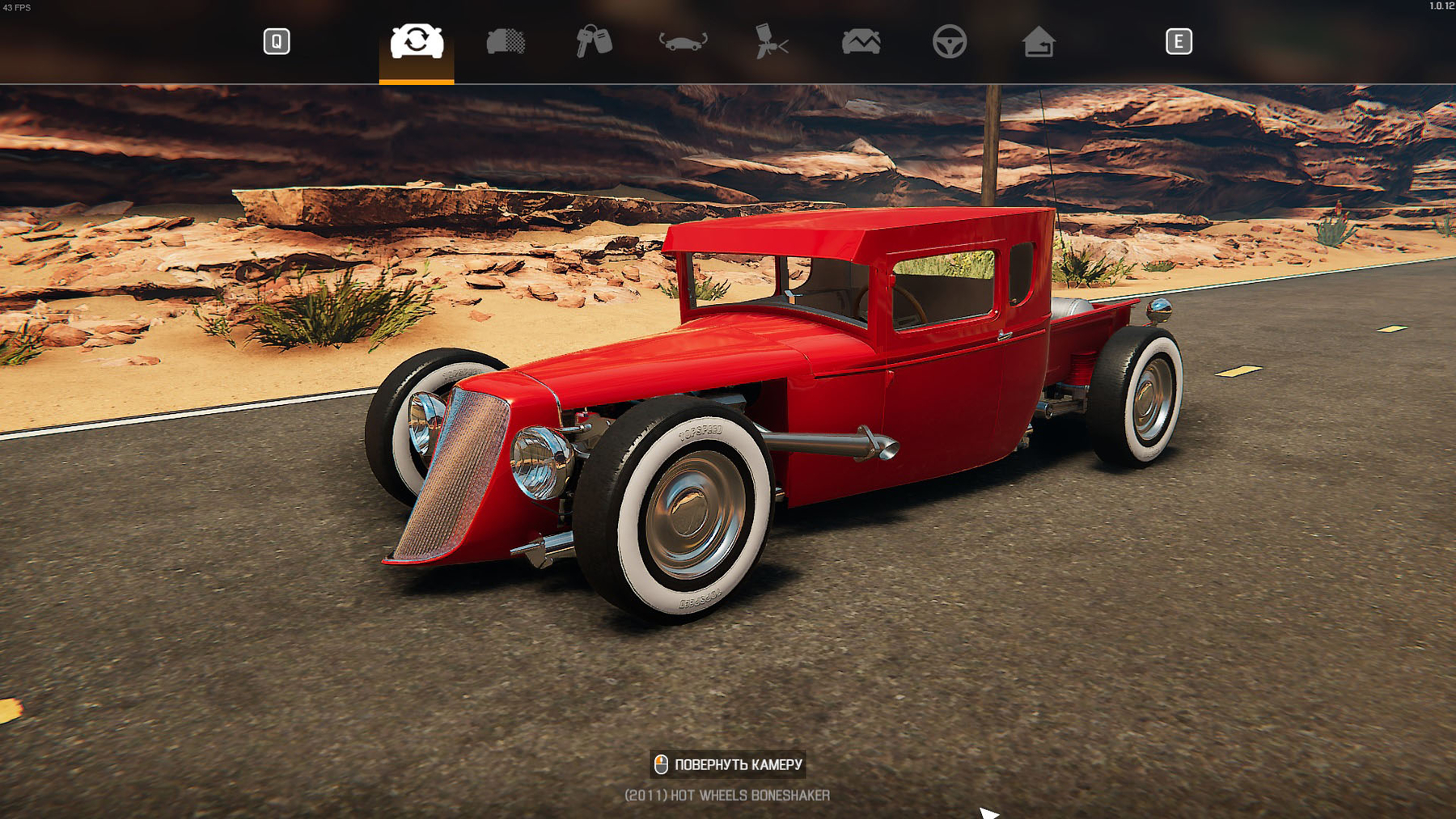Open the car with zigzag graph tab

(x=861, y=41)
